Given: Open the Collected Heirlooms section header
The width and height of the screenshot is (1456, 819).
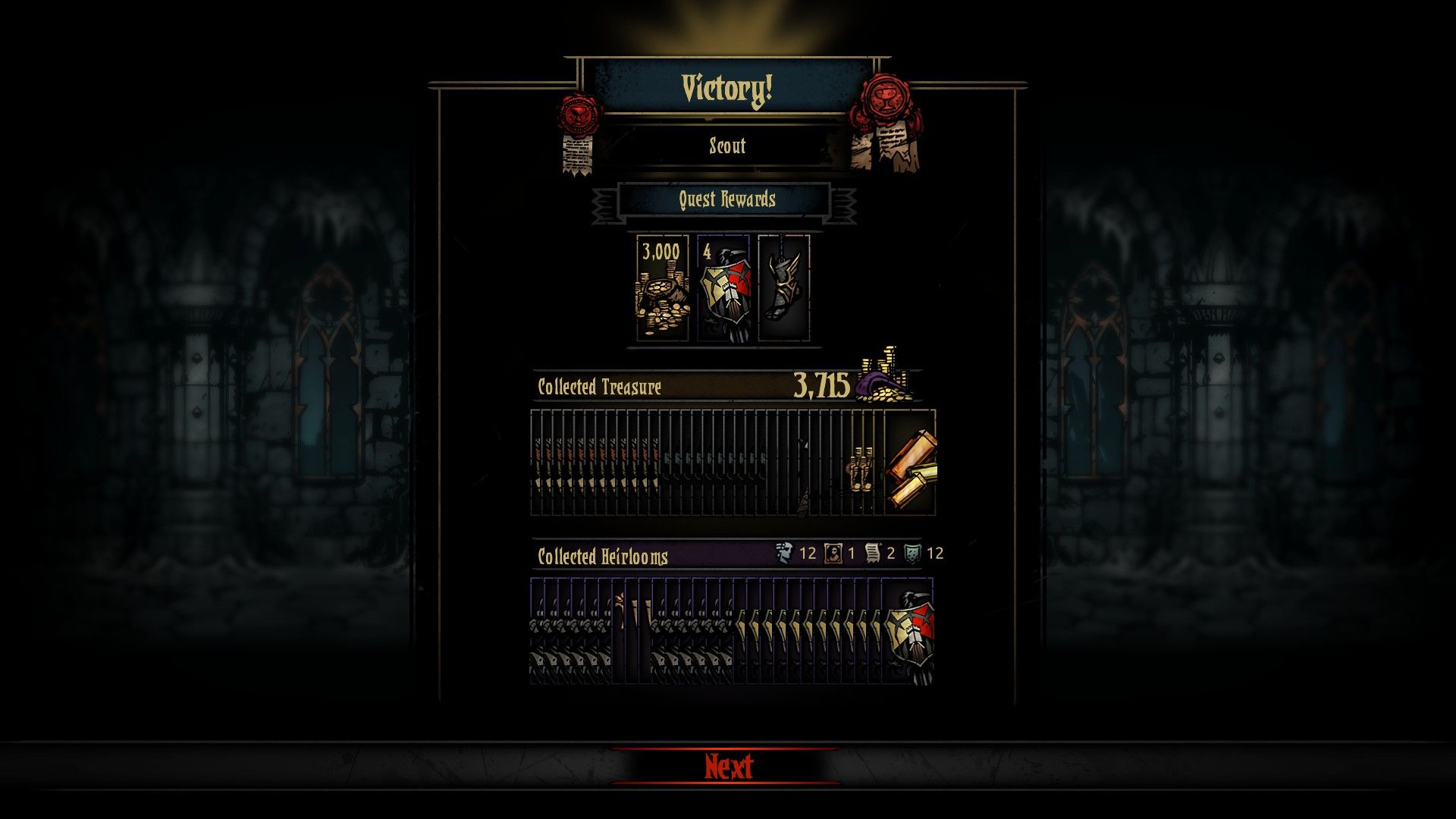Looking at the screenshot, I should (x=601, y=556).
